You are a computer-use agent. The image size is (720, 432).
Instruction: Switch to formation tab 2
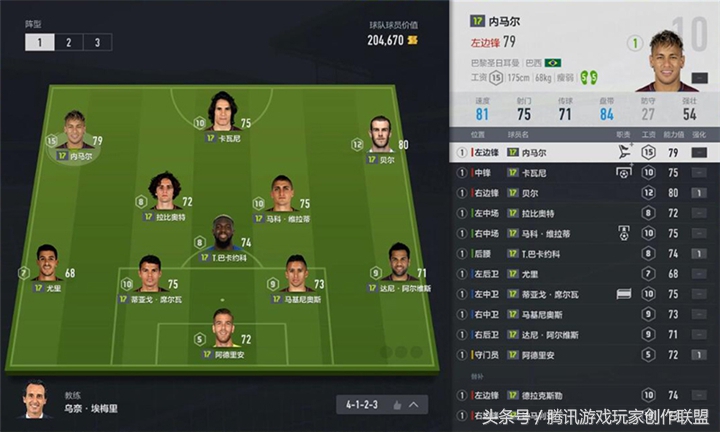68,42
